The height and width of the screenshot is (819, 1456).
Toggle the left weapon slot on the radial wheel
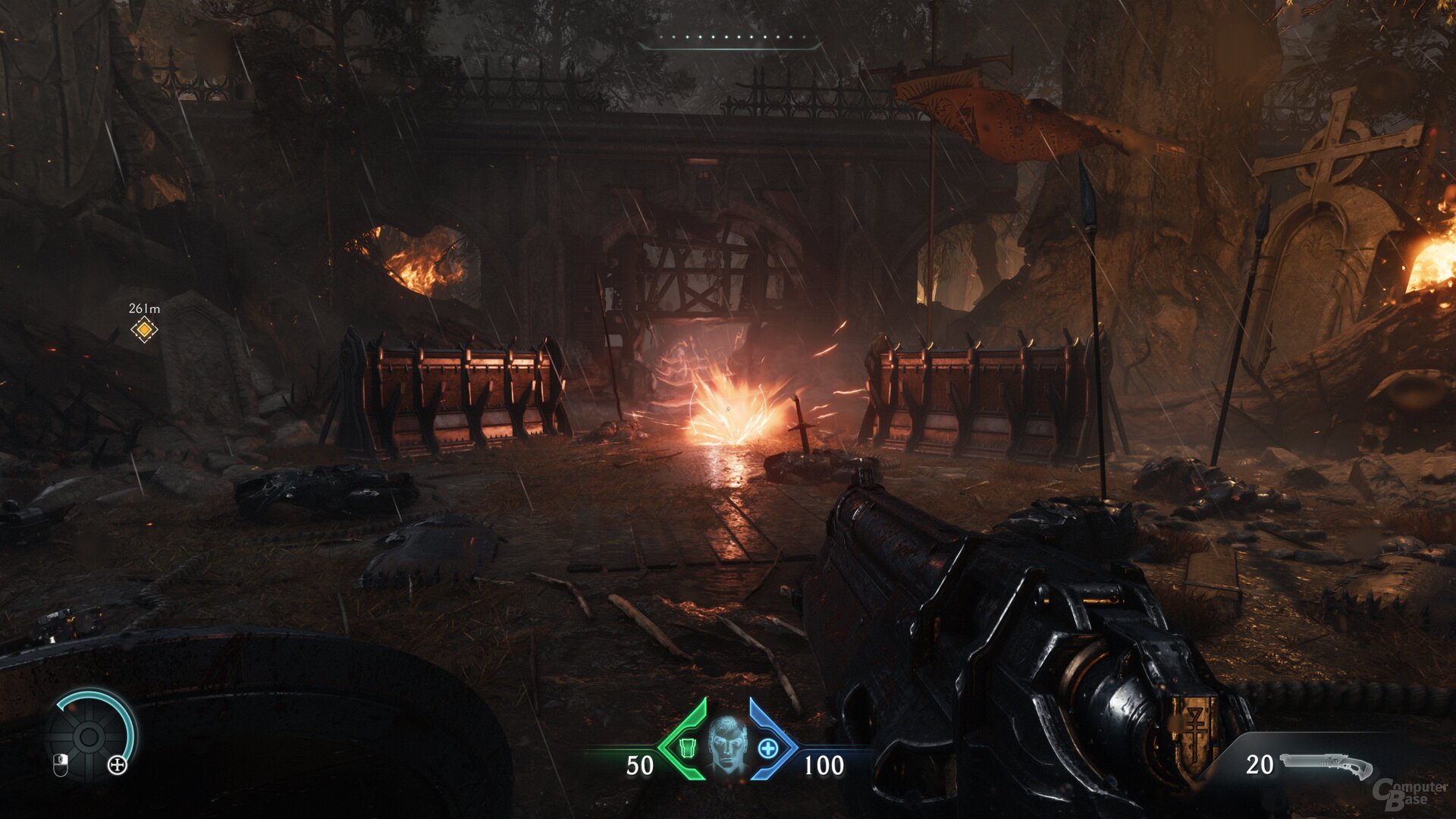[61, 737]
